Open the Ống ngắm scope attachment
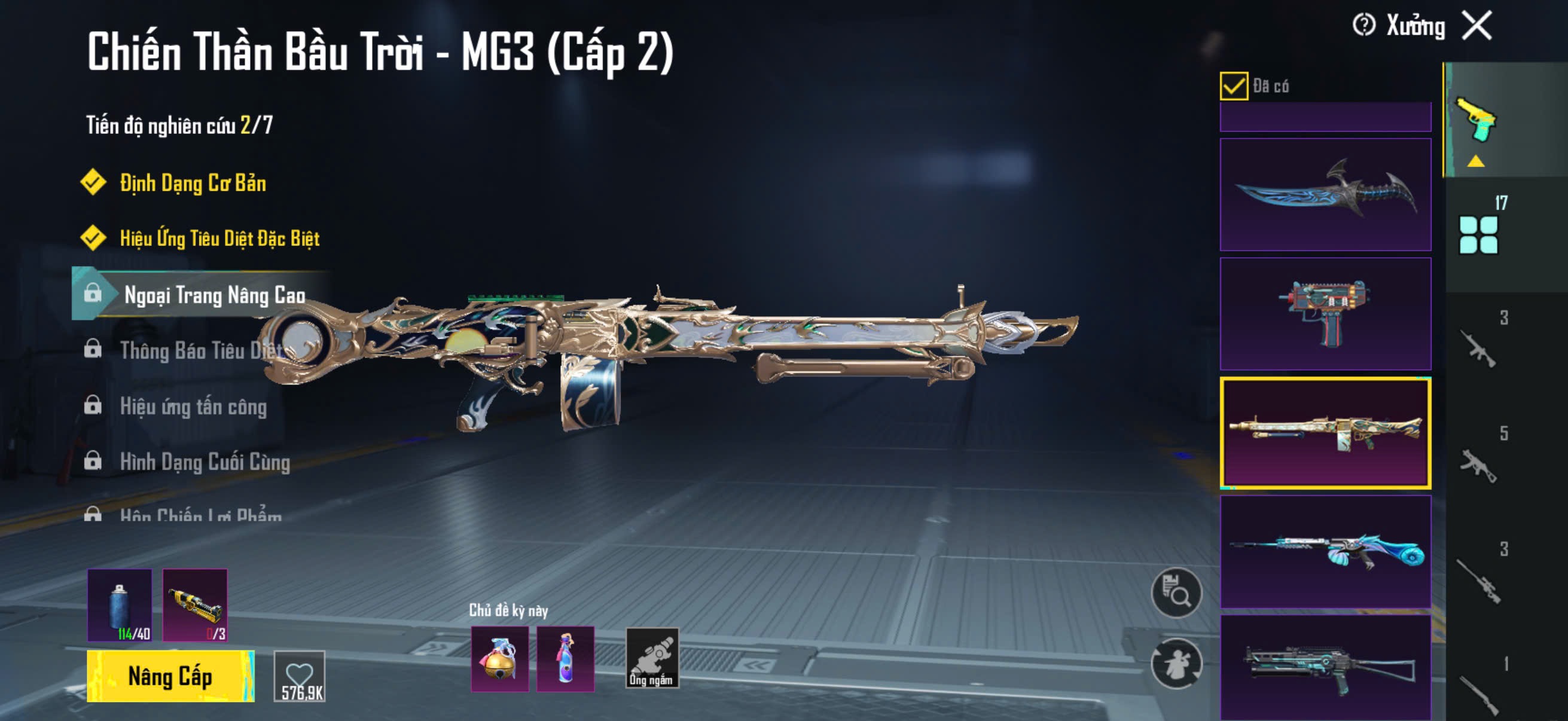 pos(651,658)
